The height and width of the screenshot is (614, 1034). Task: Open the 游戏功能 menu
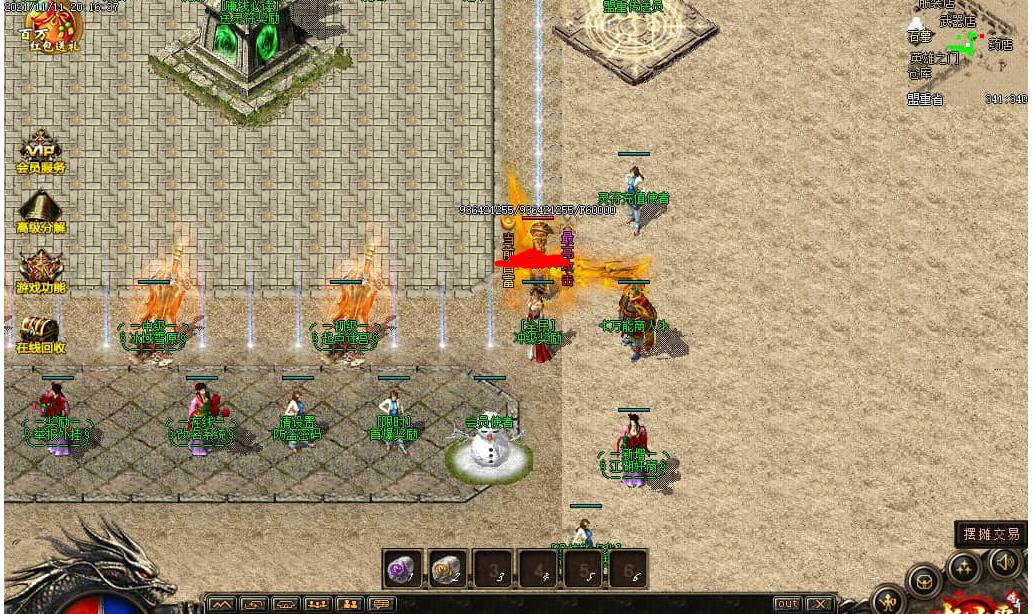tap(40, 271)
